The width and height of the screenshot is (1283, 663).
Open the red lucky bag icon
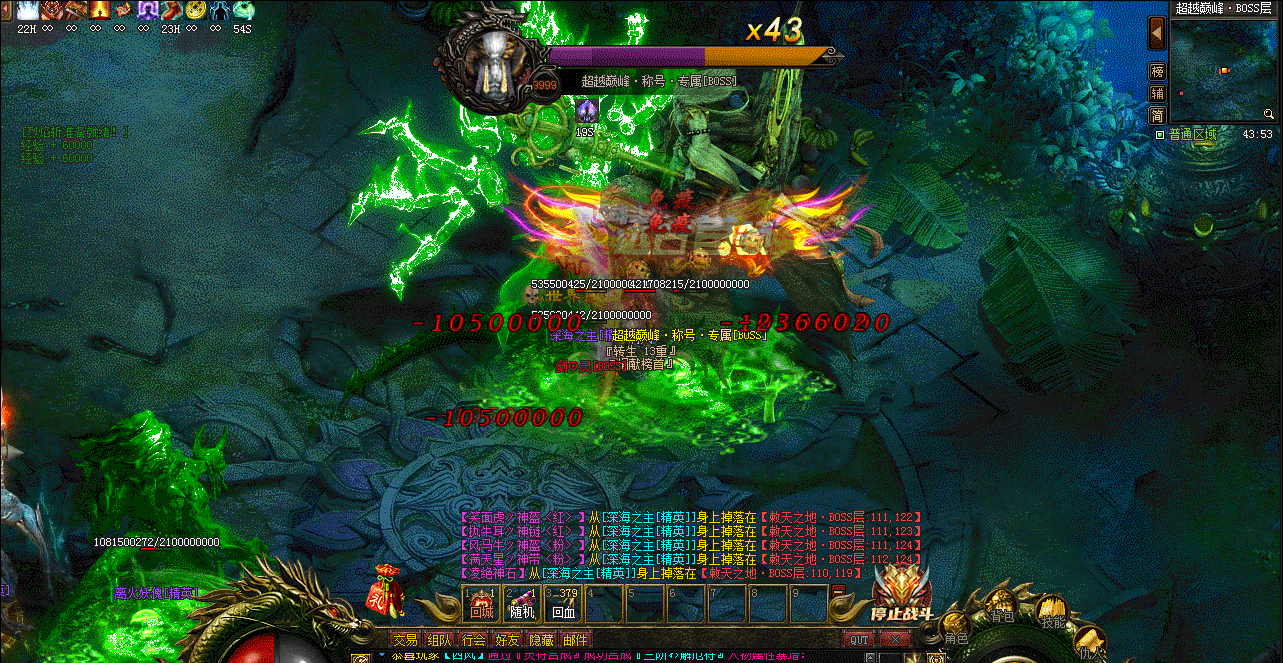point(387,590)
